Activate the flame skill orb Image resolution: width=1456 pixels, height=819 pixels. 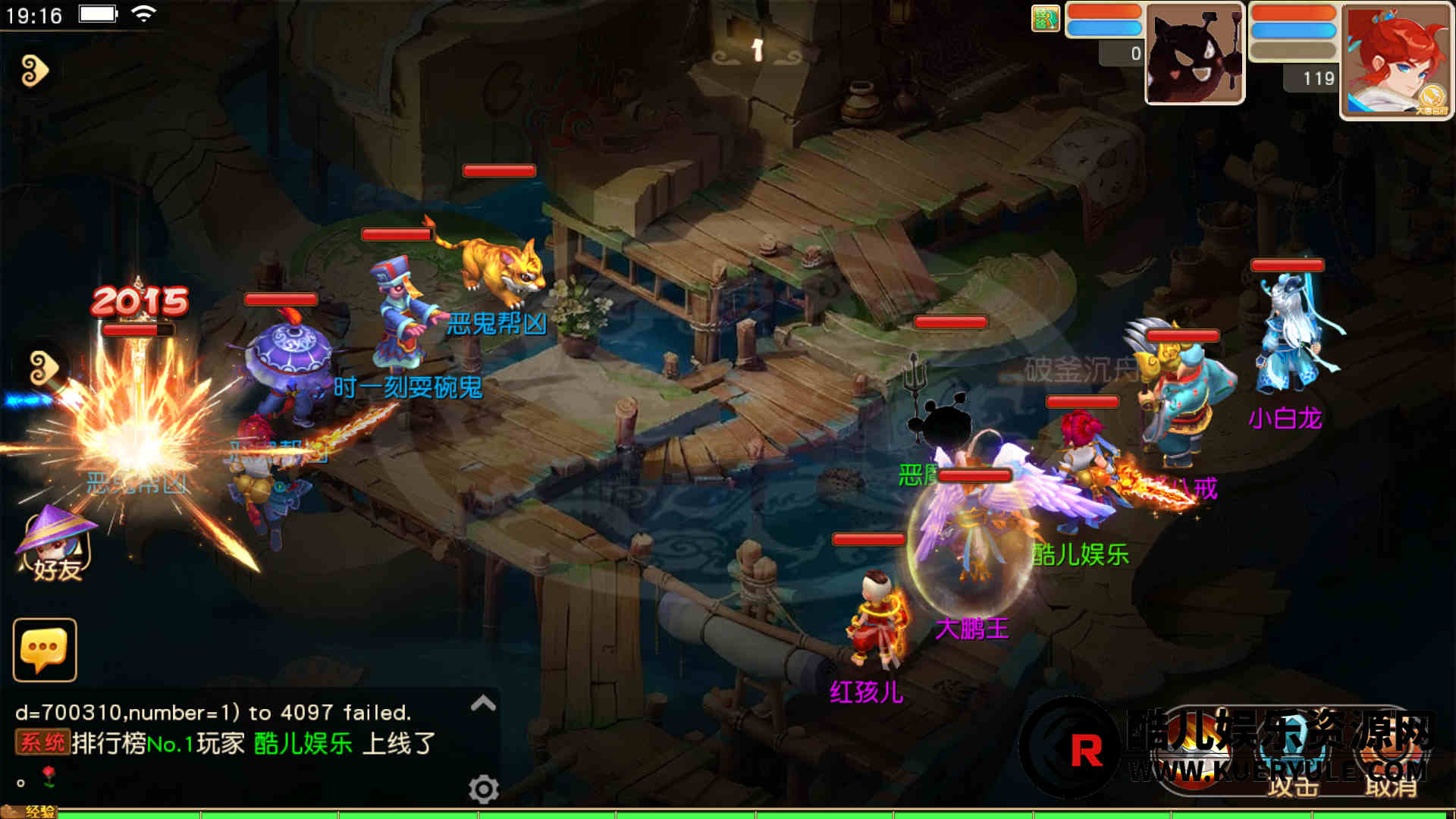(x=1192, y=751)
